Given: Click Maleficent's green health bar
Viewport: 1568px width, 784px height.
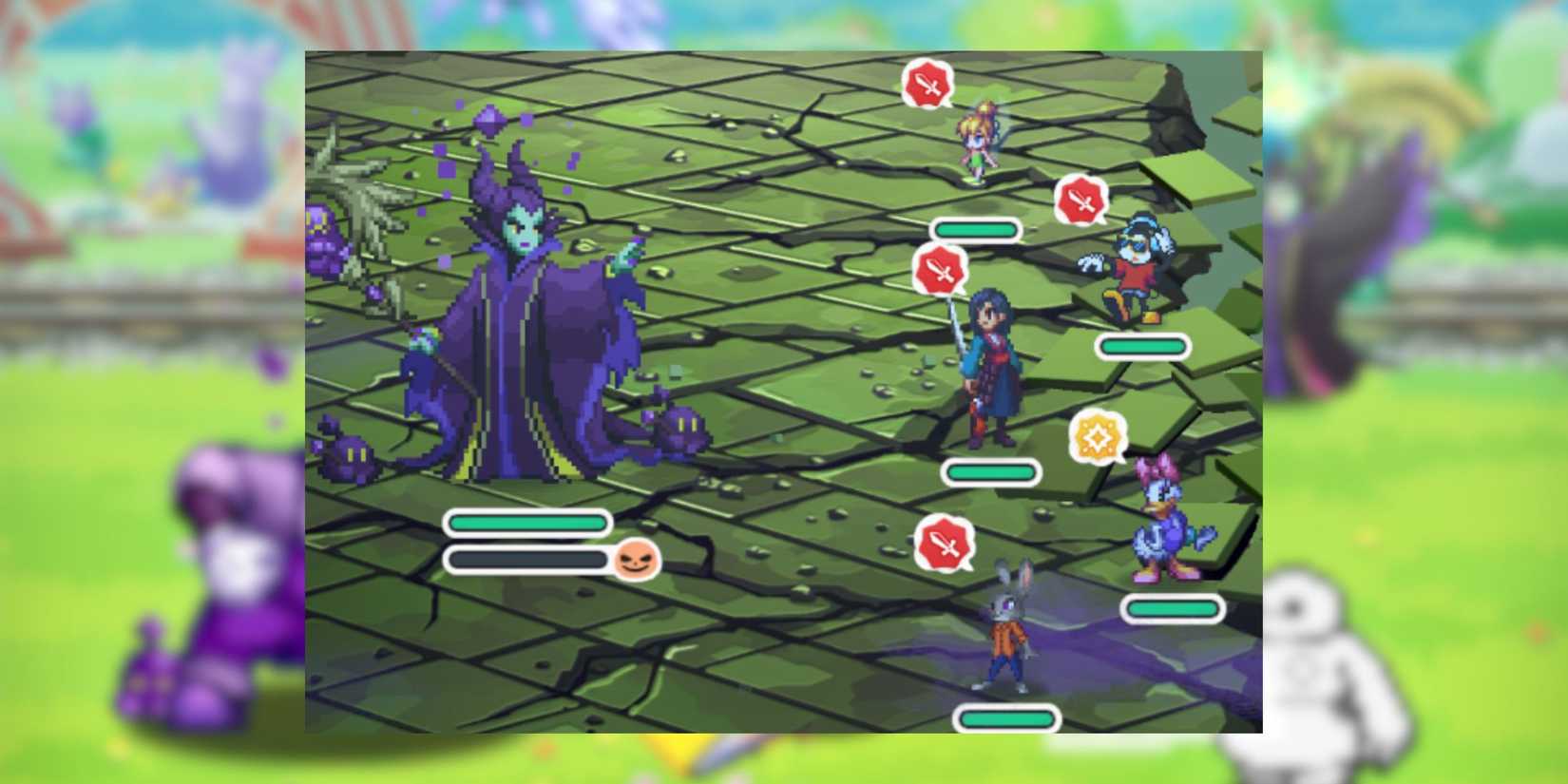Looking at the screenshot, I should (526, 522).
